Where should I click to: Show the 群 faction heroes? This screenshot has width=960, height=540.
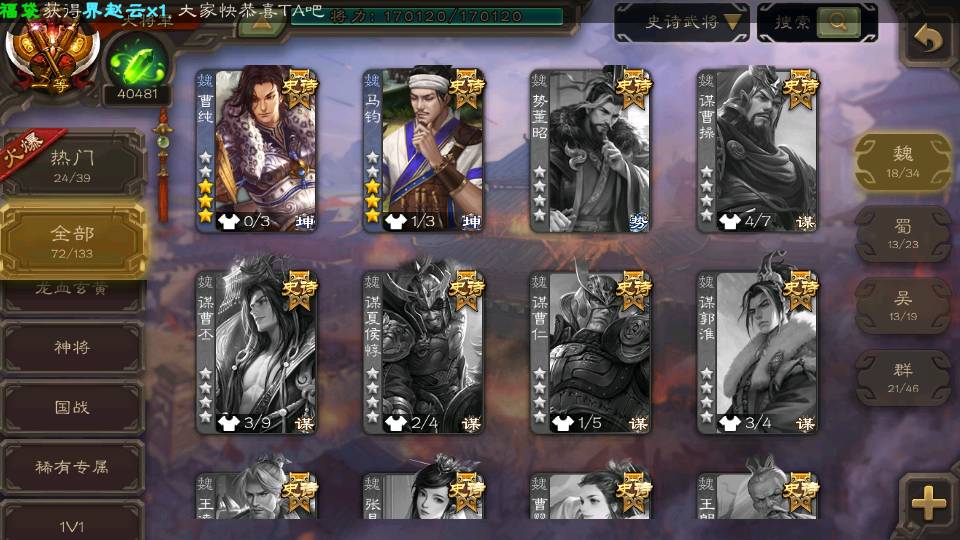pos(902,378)
